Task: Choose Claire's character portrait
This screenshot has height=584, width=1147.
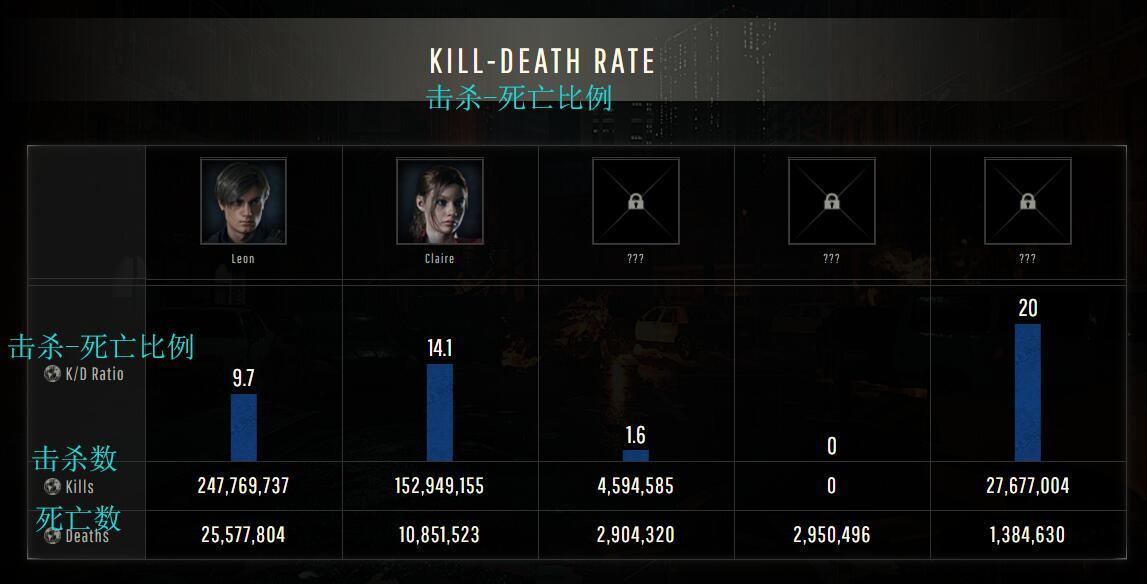Action: [x=439, y=202]
